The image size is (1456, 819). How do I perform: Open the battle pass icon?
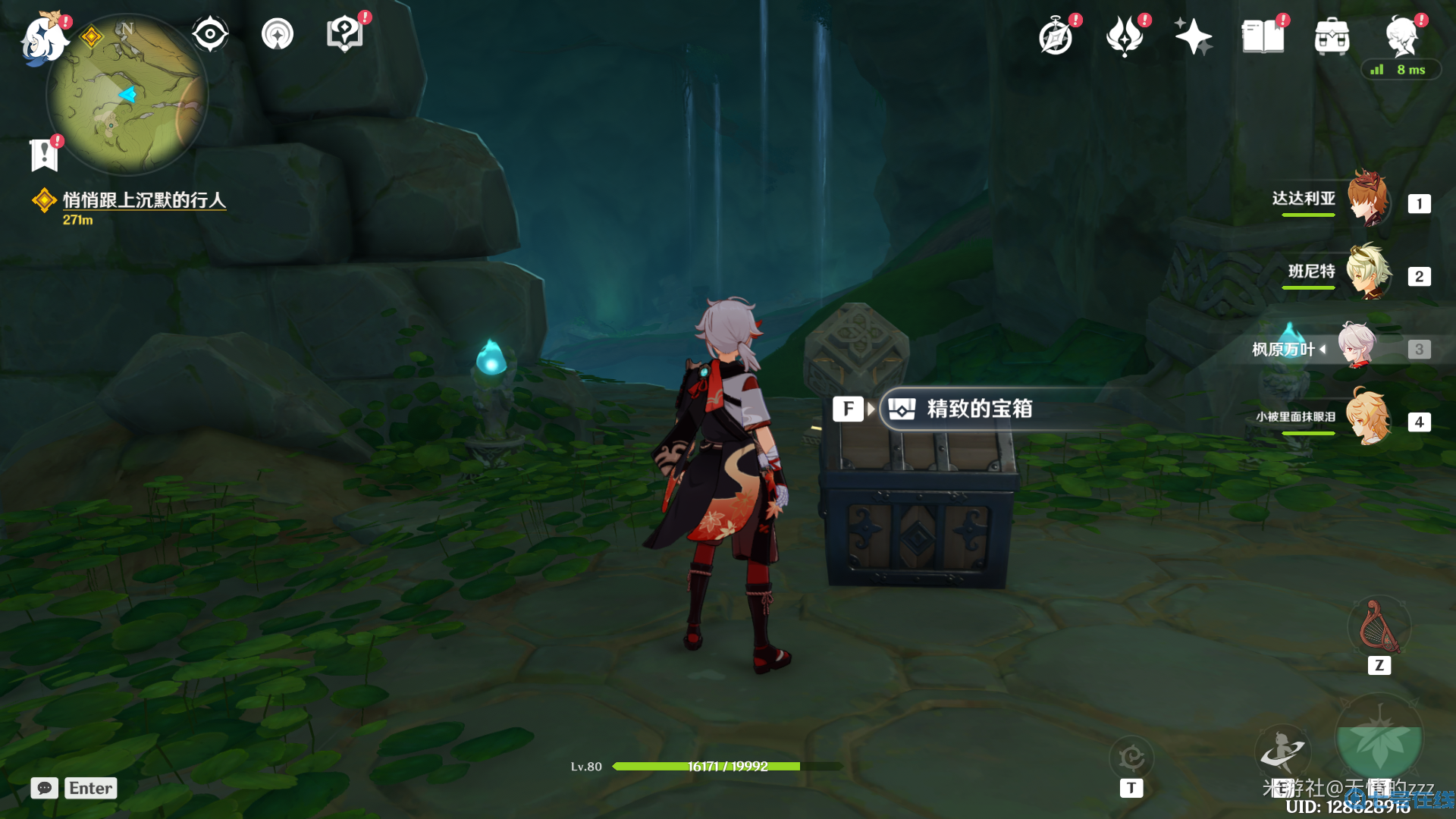[1125, 36]
